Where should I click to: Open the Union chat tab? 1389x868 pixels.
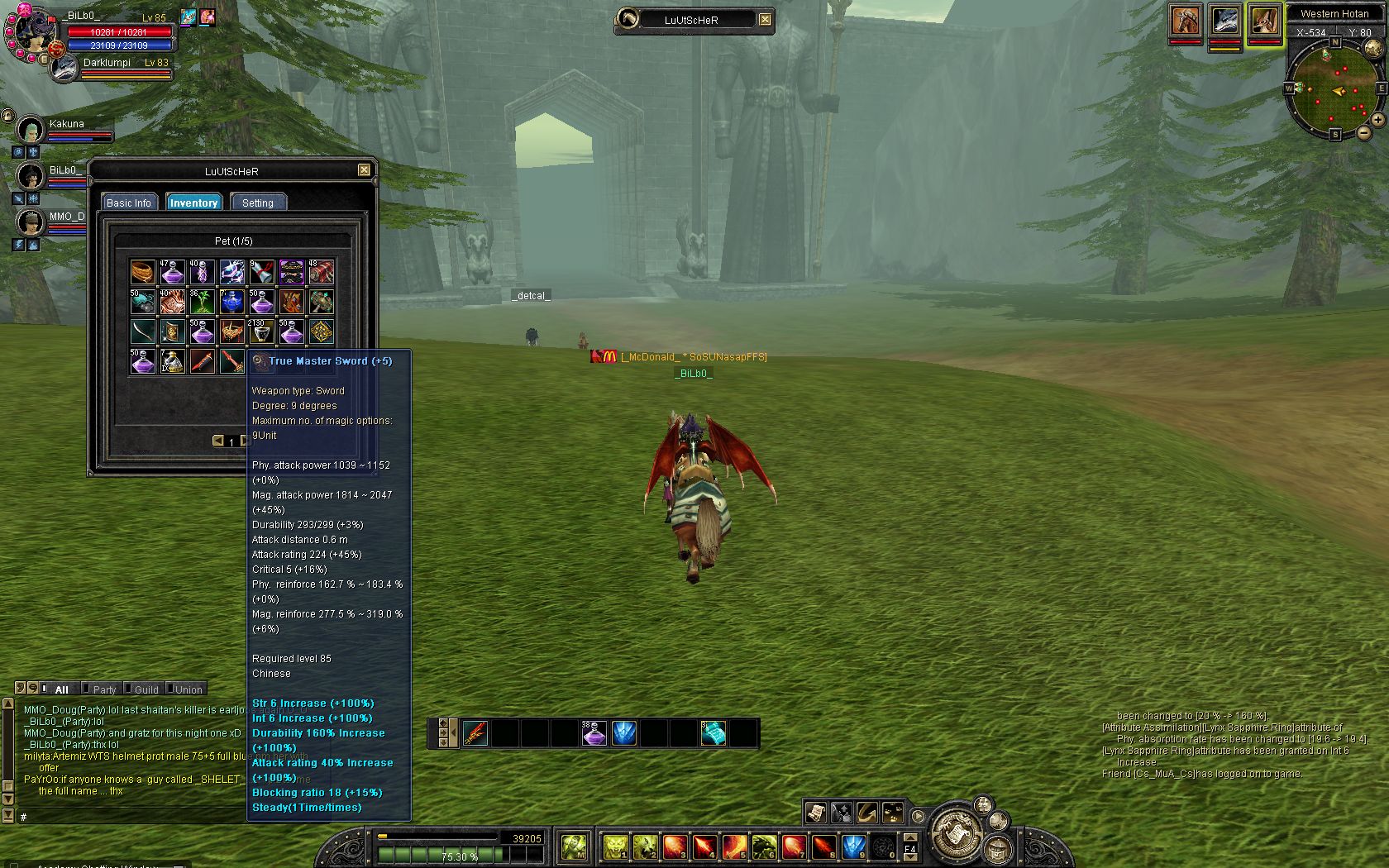(189, 689)
